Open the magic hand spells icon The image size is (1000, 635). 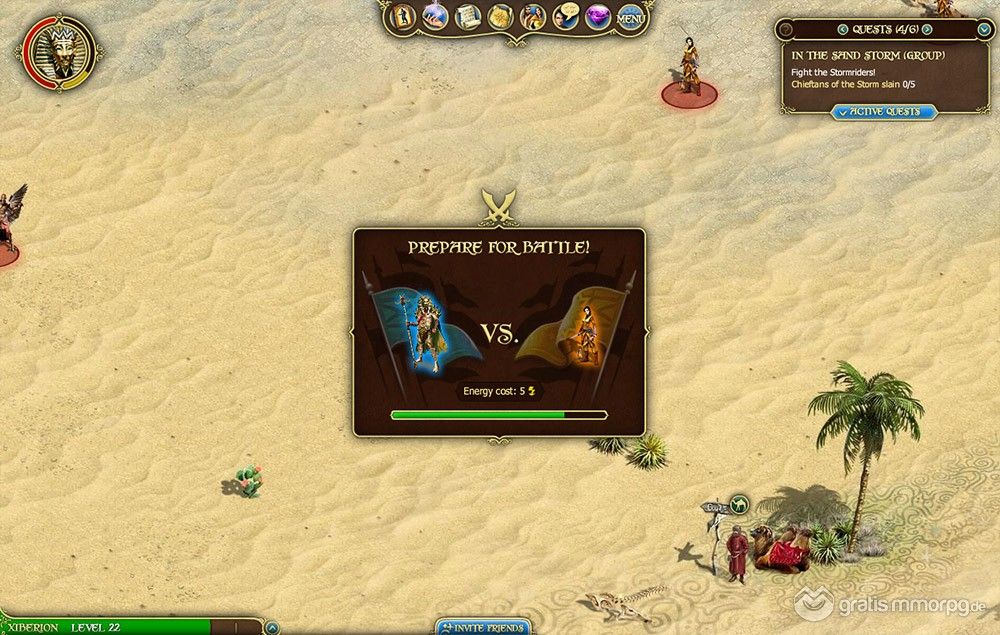(435, 17)
